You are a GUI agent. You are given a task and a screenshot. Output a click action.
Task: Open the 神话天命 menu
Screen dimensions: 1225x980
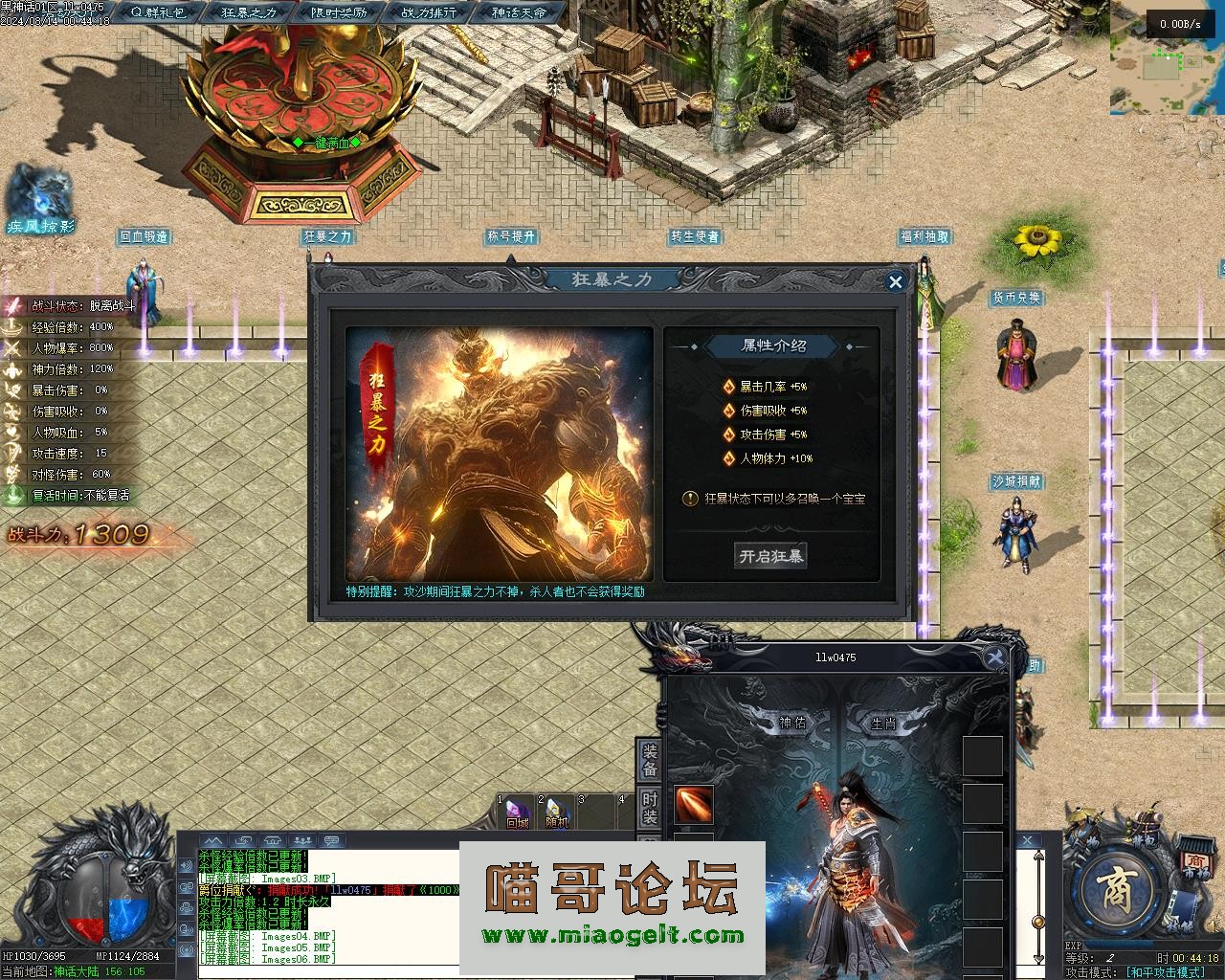pos(519,12)
